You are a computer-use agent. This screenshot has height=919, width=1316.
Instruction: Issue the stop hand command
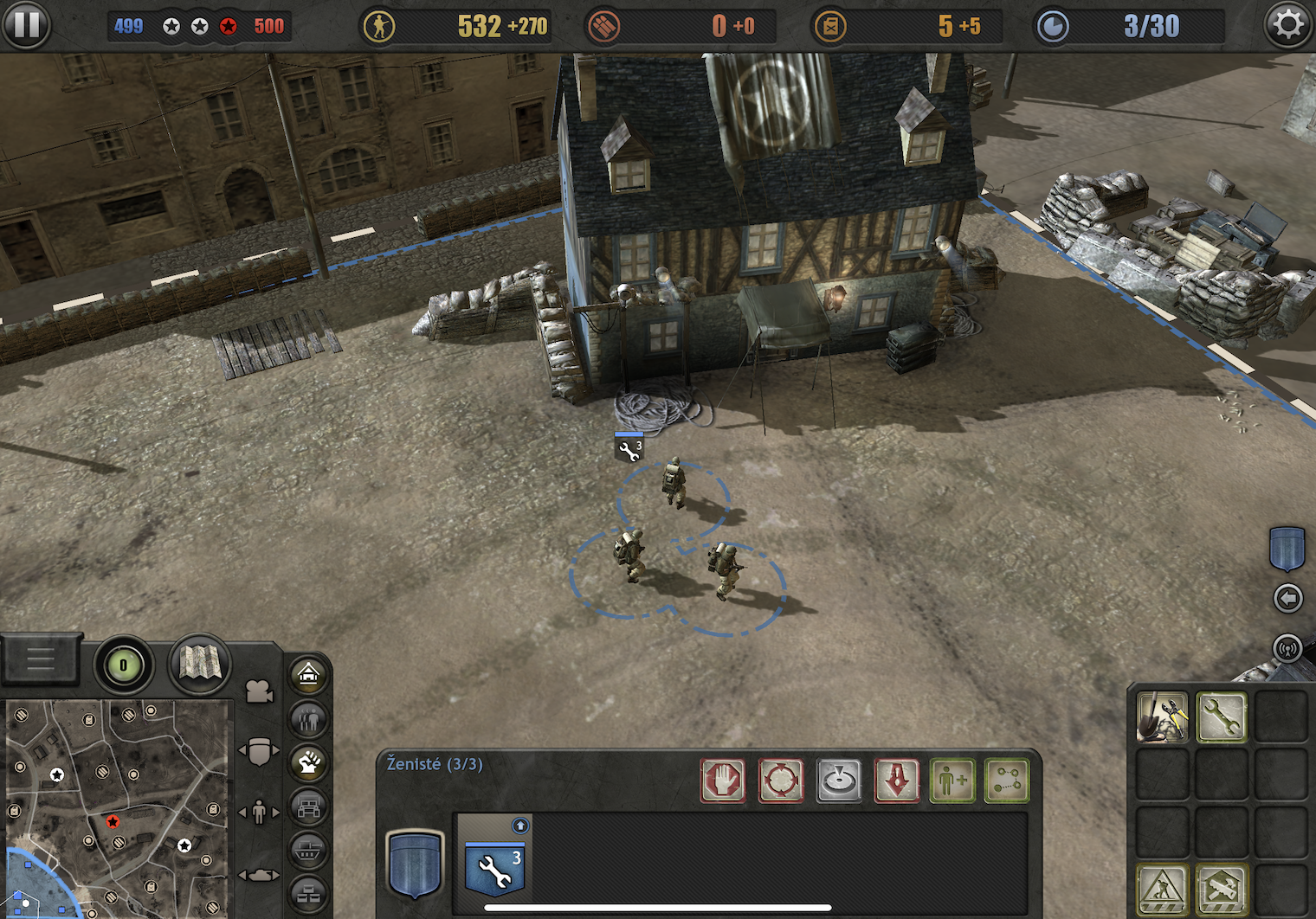point(723,781)
